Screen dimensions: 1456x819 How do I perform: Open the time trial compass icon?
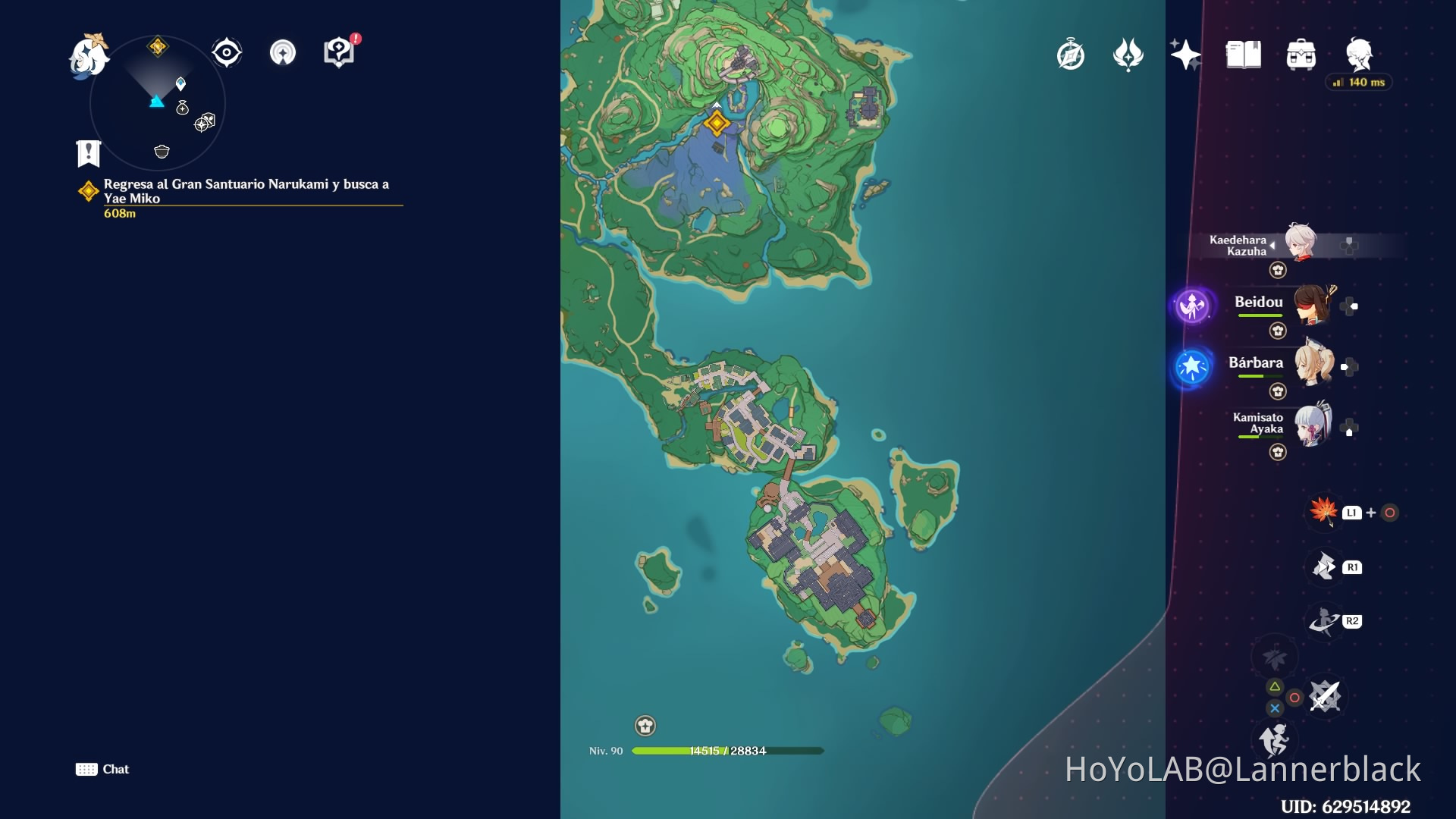coord(1069,55)
